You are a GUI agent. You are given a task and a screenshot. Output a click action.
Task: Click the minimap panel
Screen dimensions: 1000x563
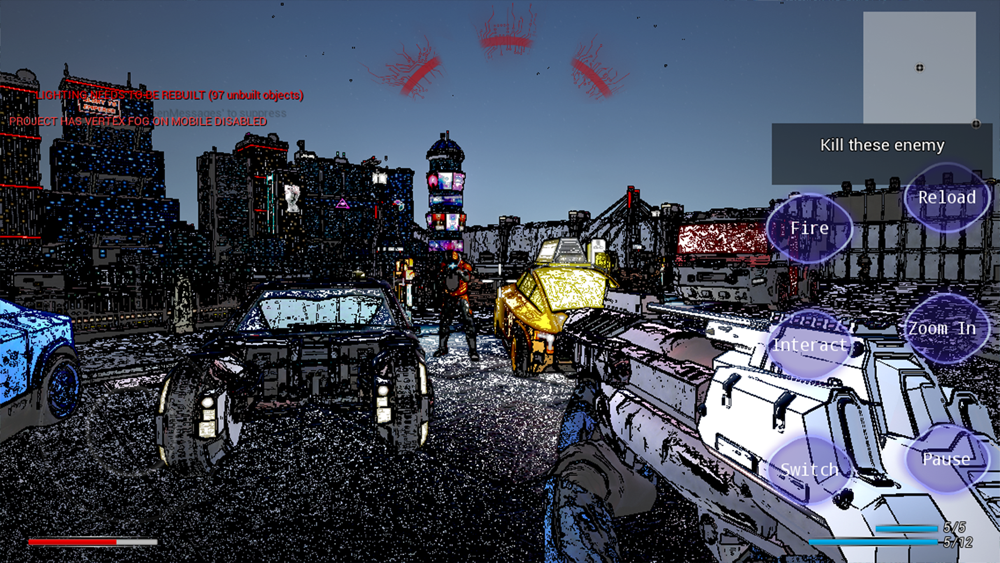click(919, 67)
